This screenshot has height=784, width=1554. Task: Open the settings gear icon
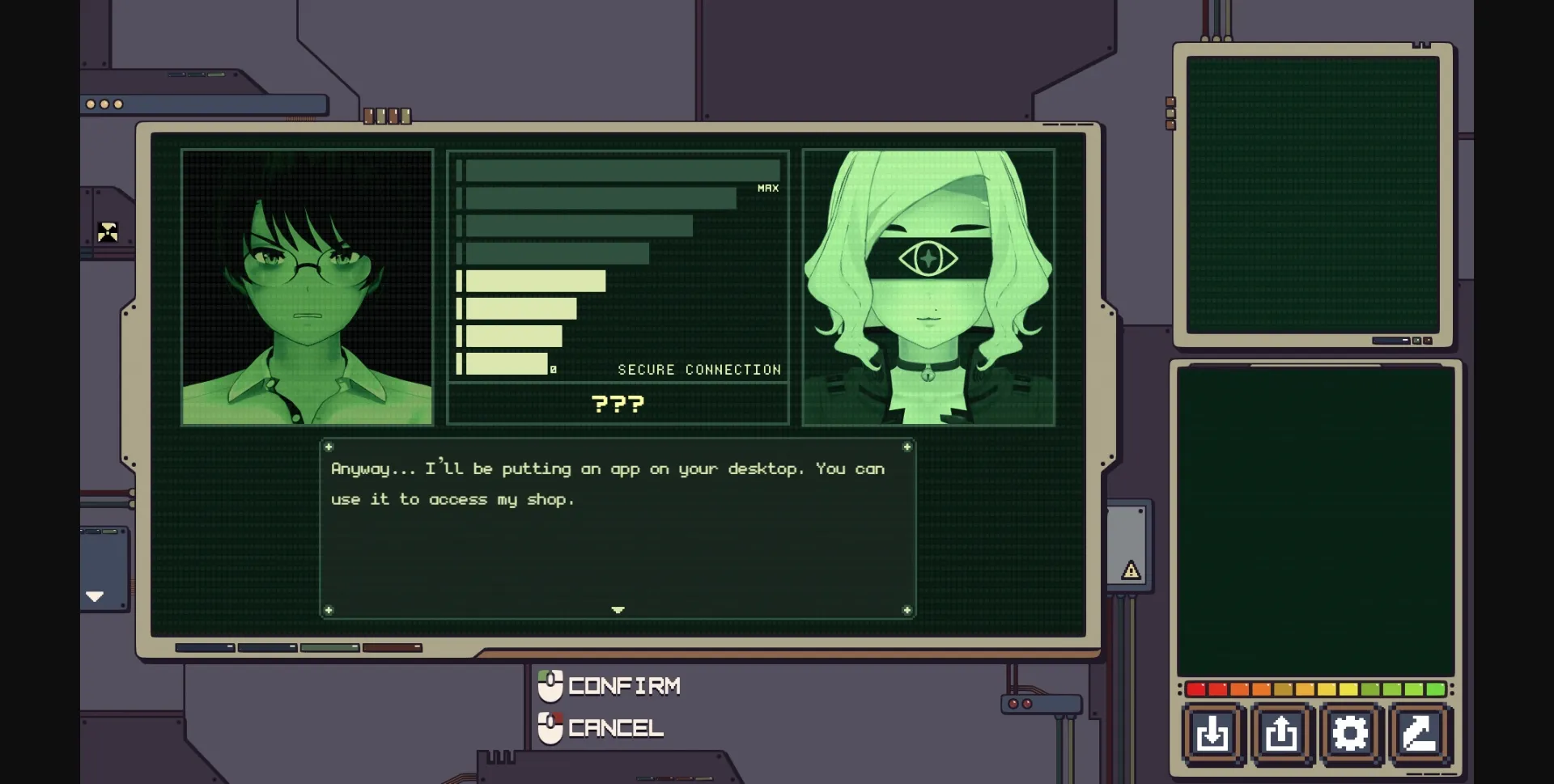click(1350, 734)
